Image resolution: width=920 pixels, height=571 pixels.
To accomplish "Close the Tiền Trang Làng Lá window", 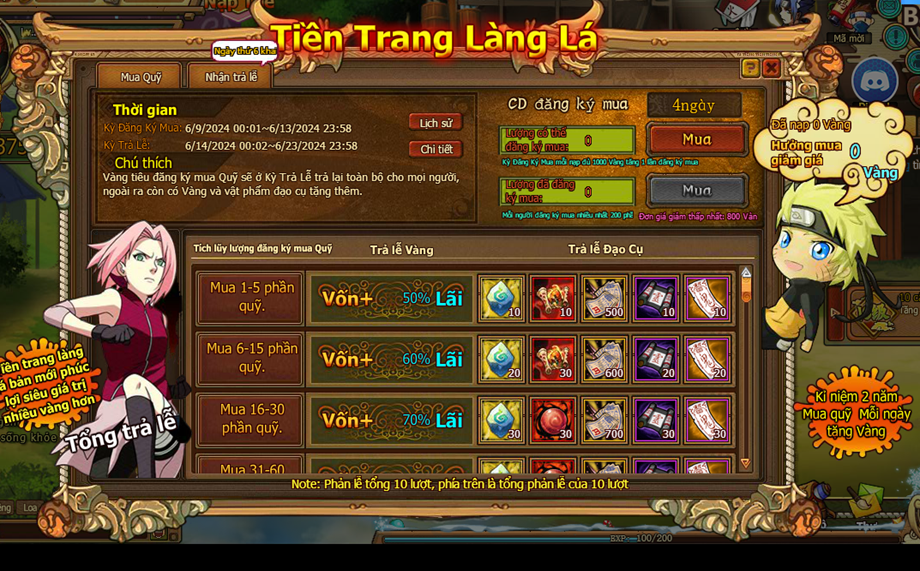I will [x=771, y=68].
